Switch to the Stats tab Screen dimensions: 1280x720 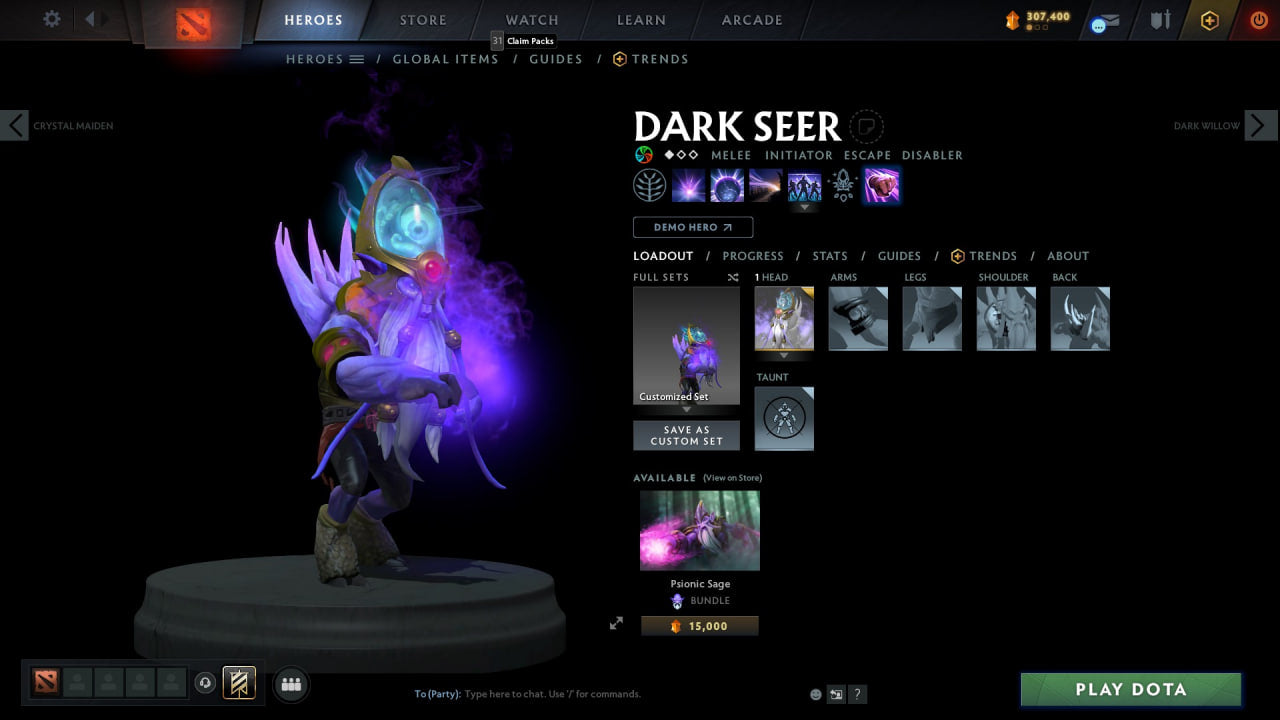coord(830,256)
